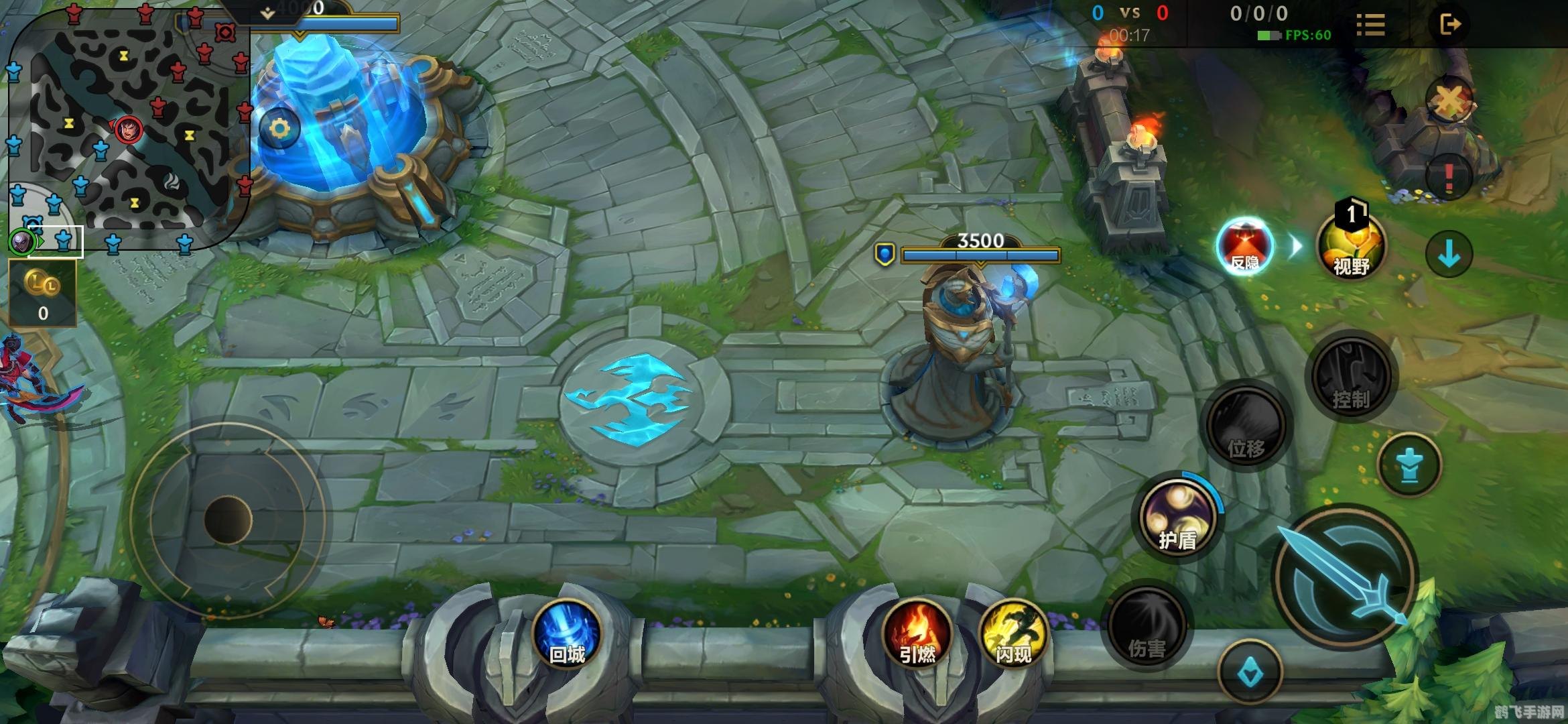
Task: Trigger the 控制 control skill
Action: (x=1350, y=376)
